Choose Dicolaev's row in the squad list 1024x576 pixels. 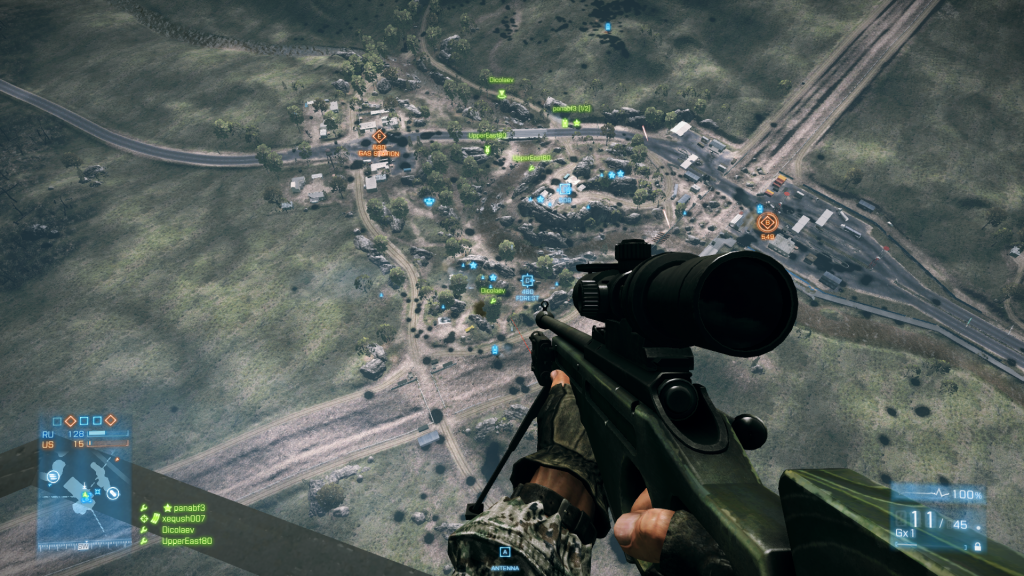pos(181,530)
